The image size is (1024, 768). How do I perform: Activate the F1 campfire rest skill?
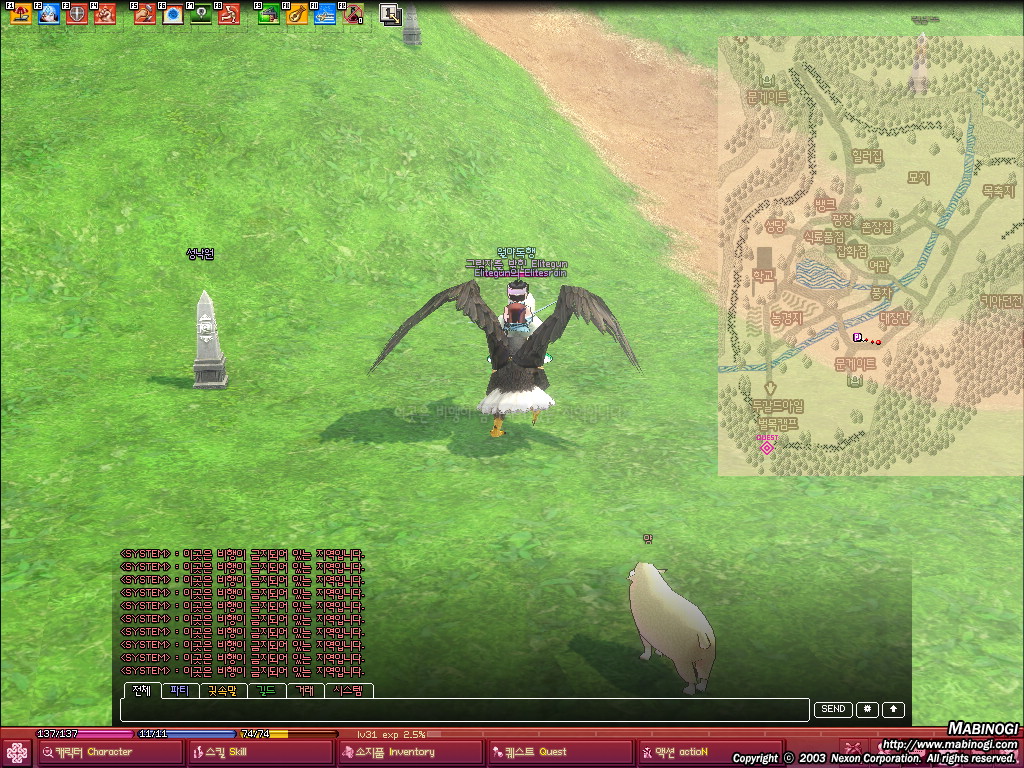[20, 14]
